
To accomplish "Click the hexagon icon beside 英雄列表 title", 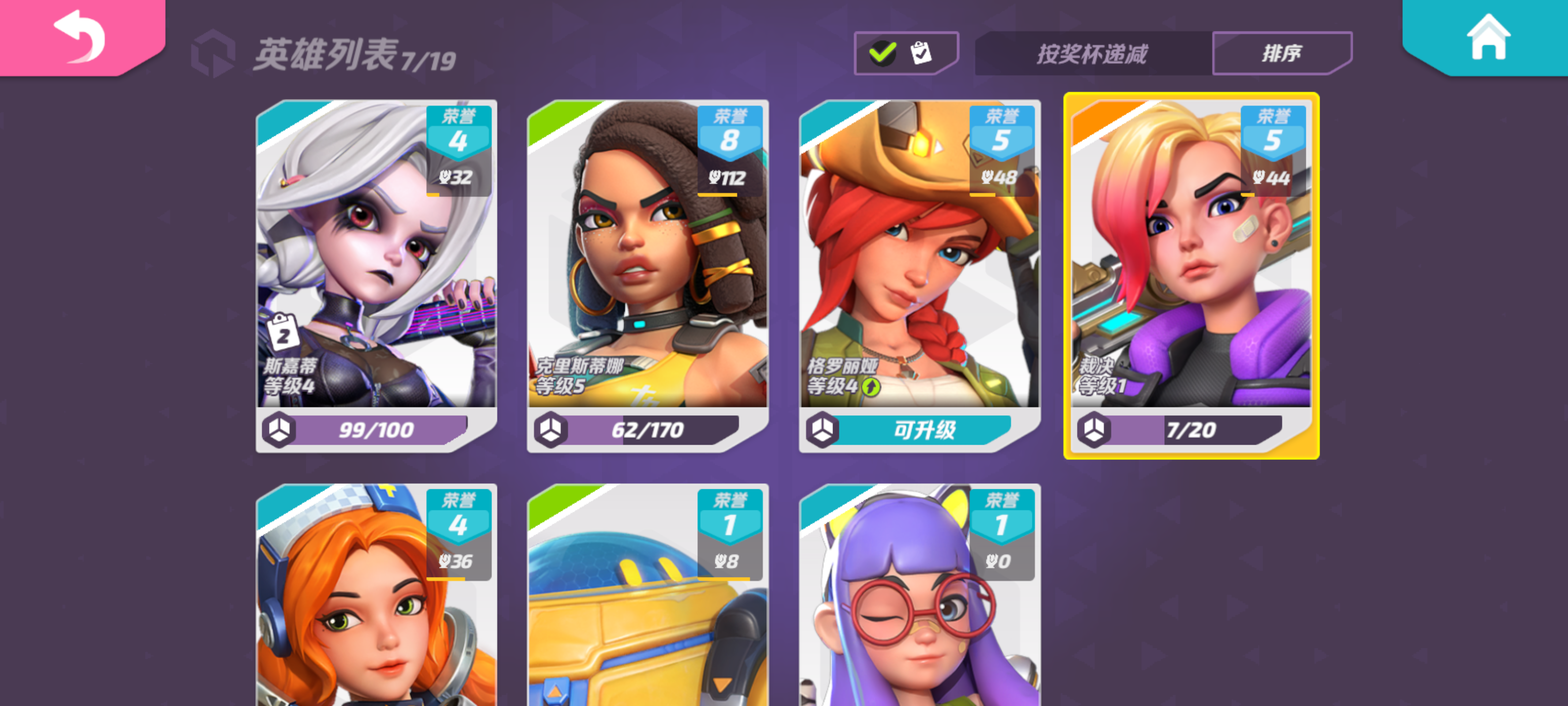I will click(x=214, y=53).
